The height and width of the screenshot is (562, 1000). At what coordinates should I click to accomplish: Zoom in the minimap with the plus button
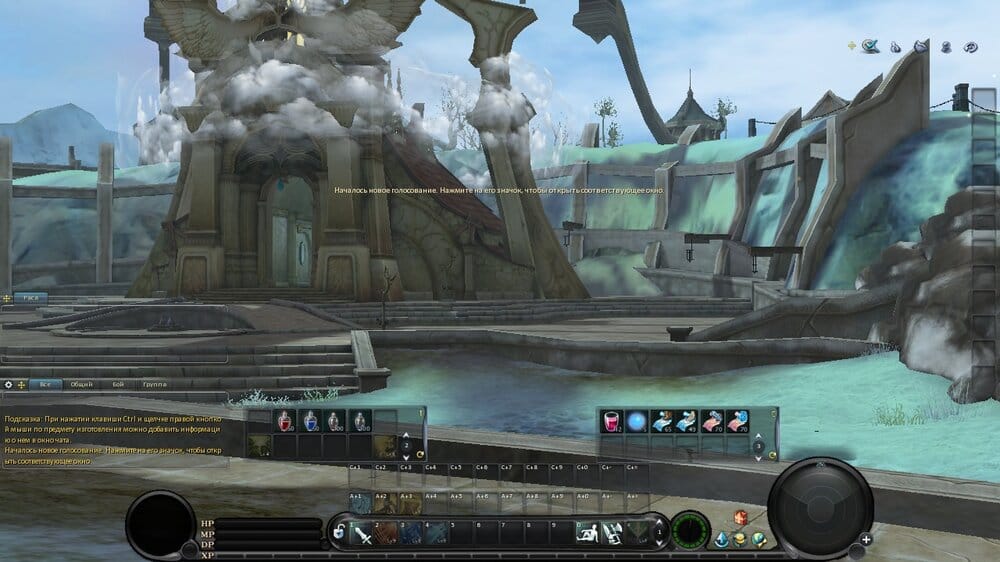(x=866, y=539)
